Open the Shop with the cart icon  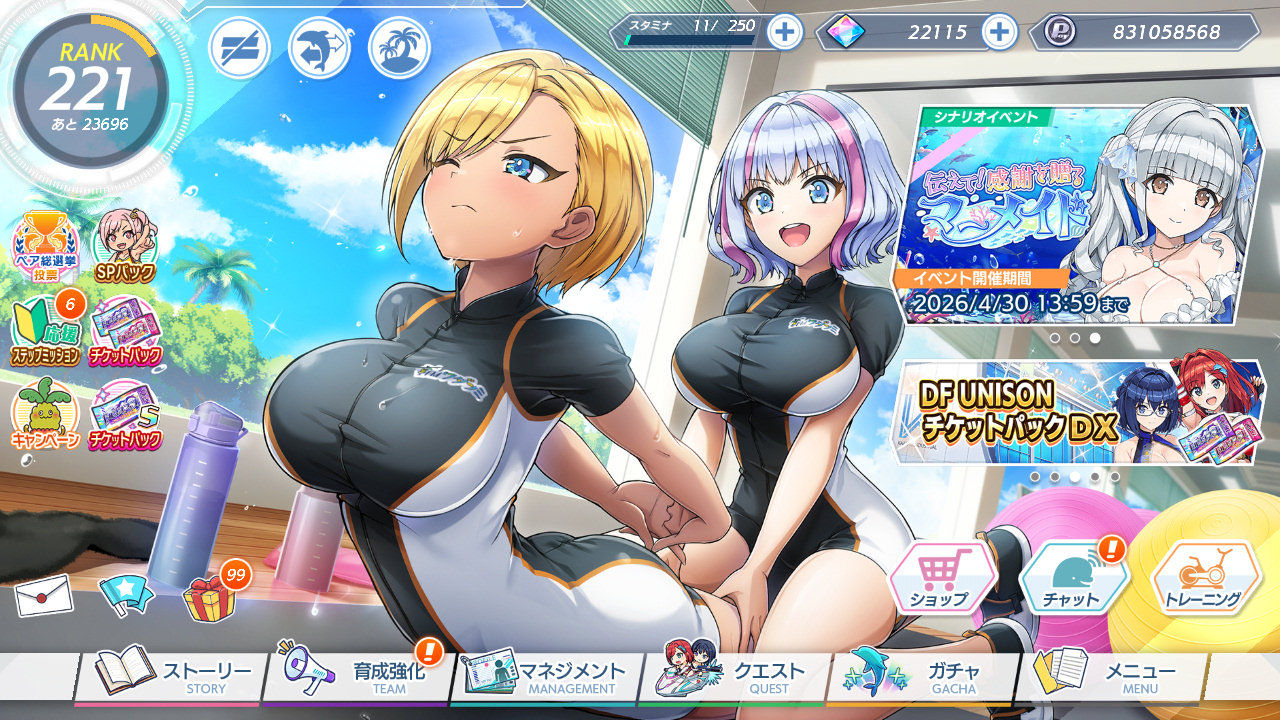pos(941,579)
